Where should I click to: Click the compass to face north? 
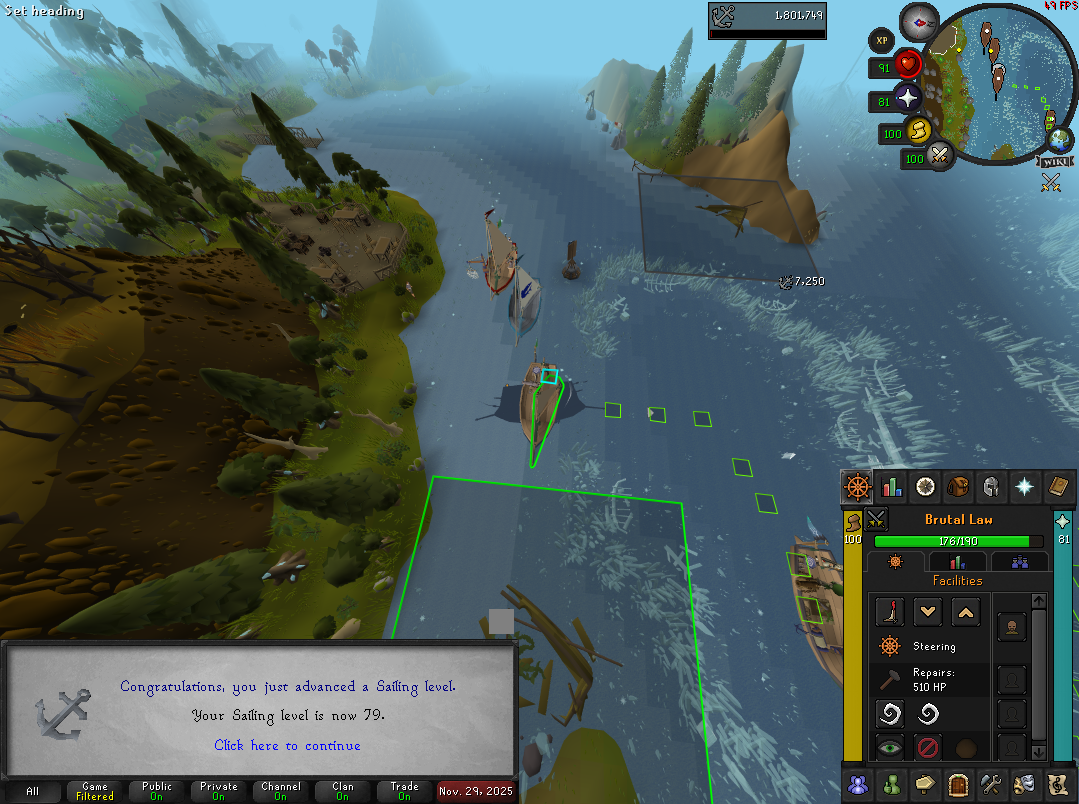pyautogui.click(x=918, y=21)
